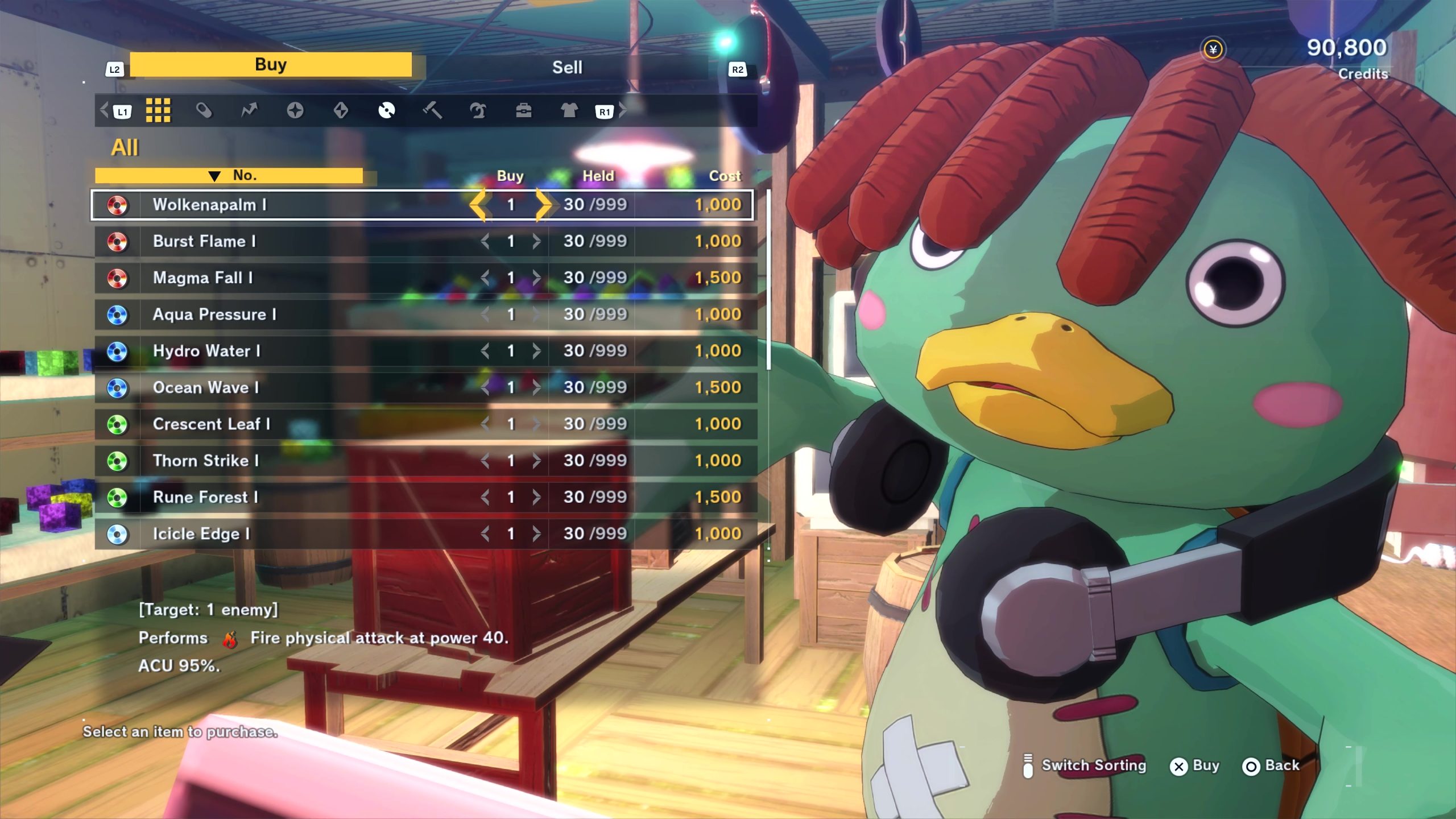
Task: Open the pill capsule item category
Action: point(204,110)
